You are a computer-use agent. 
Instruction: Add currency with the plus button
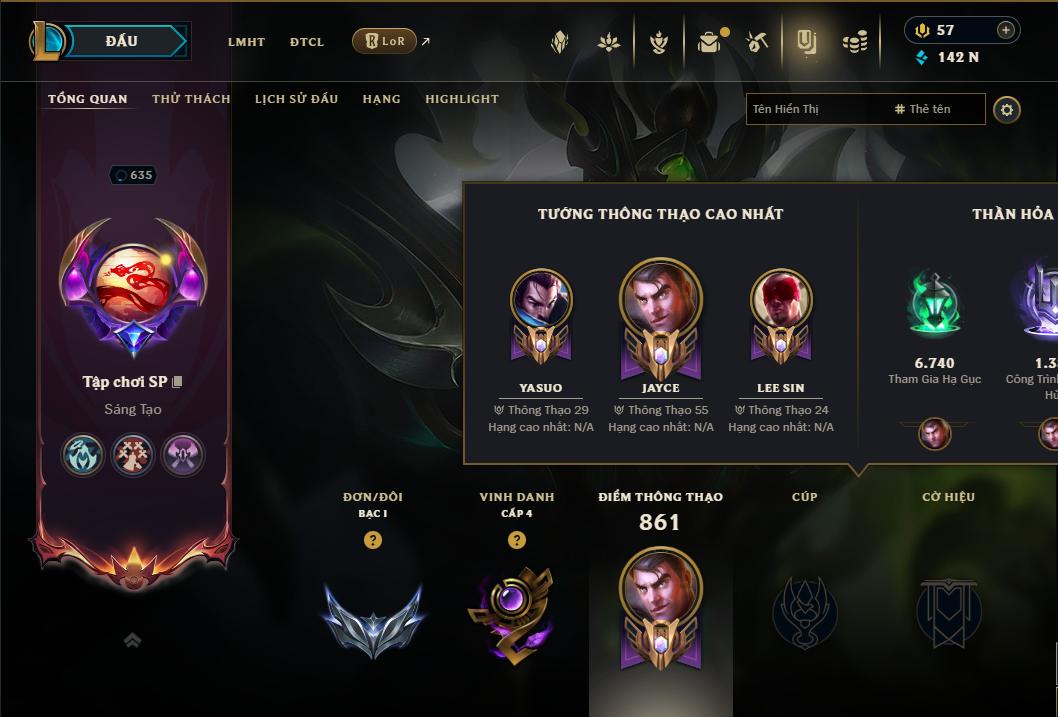point(1006,30)
